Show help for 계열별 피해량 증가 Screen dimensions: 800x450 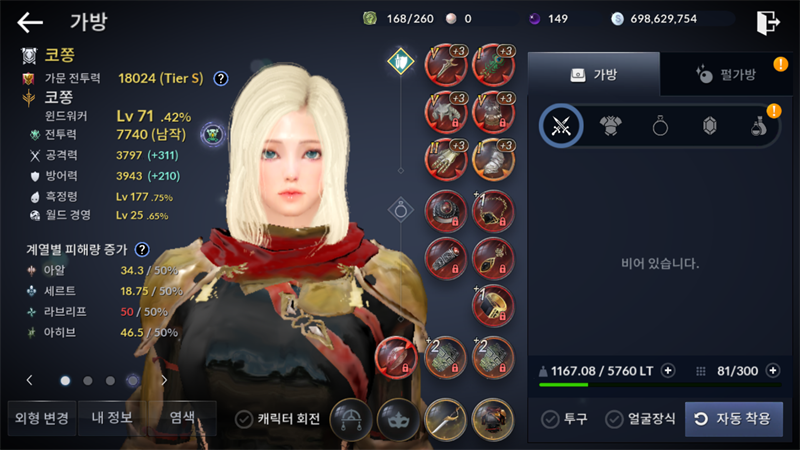coord(142,249)
